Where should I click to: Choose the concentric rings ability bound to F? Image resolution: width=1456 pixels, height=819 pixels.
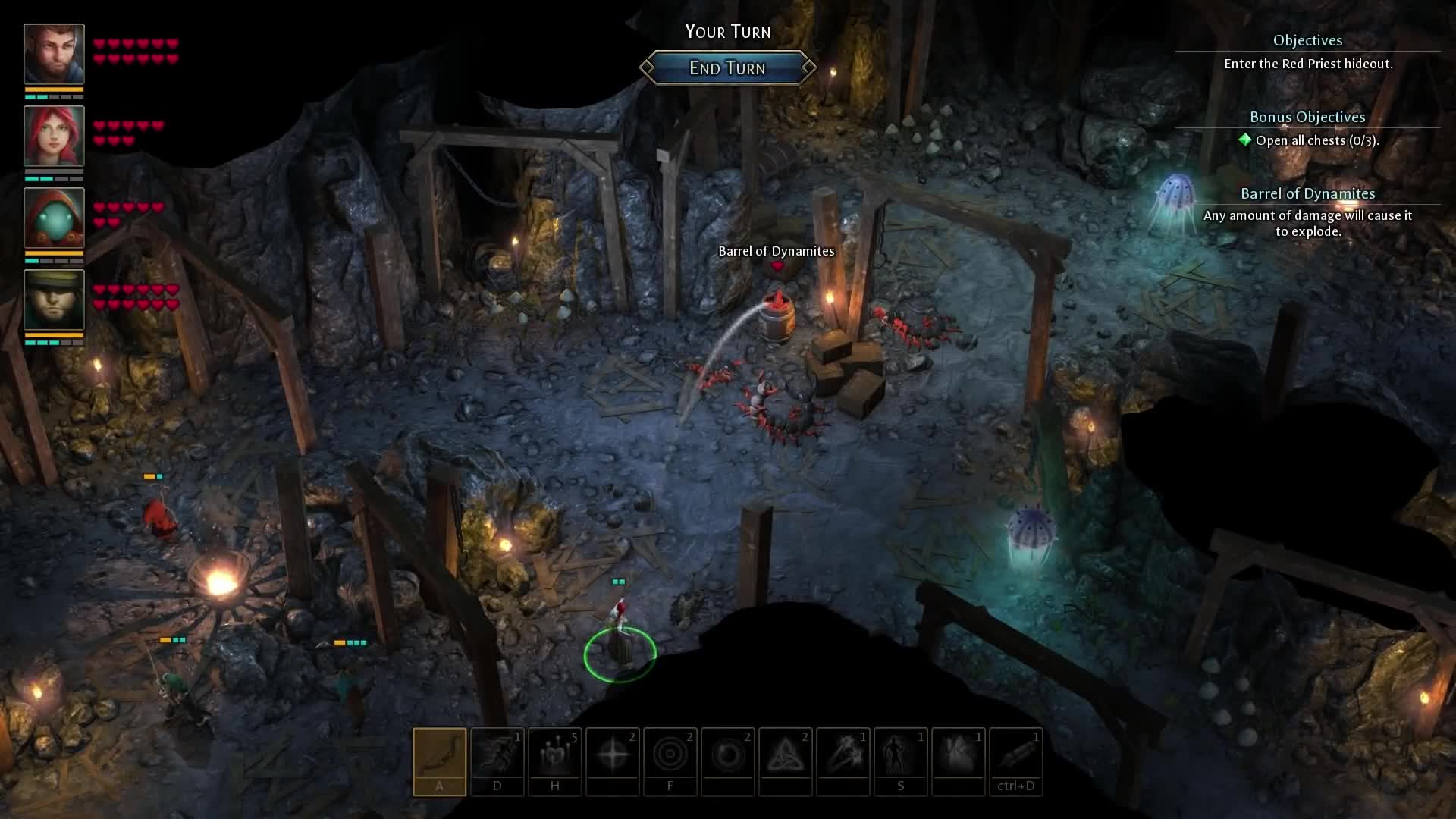pos(670,758)
